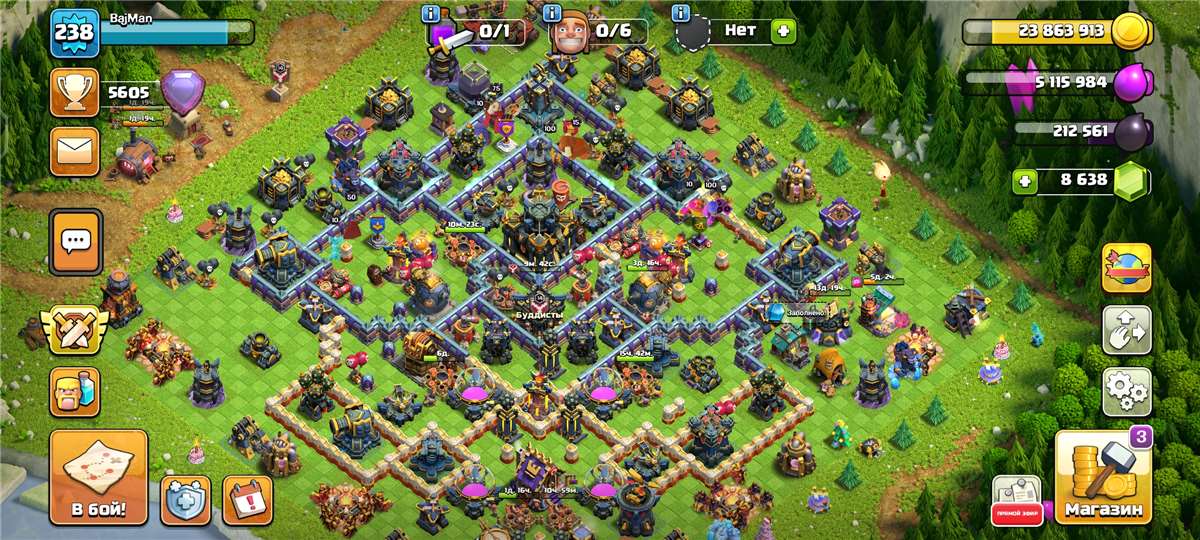Open the shield with plus sign button

tap(186, 499)
